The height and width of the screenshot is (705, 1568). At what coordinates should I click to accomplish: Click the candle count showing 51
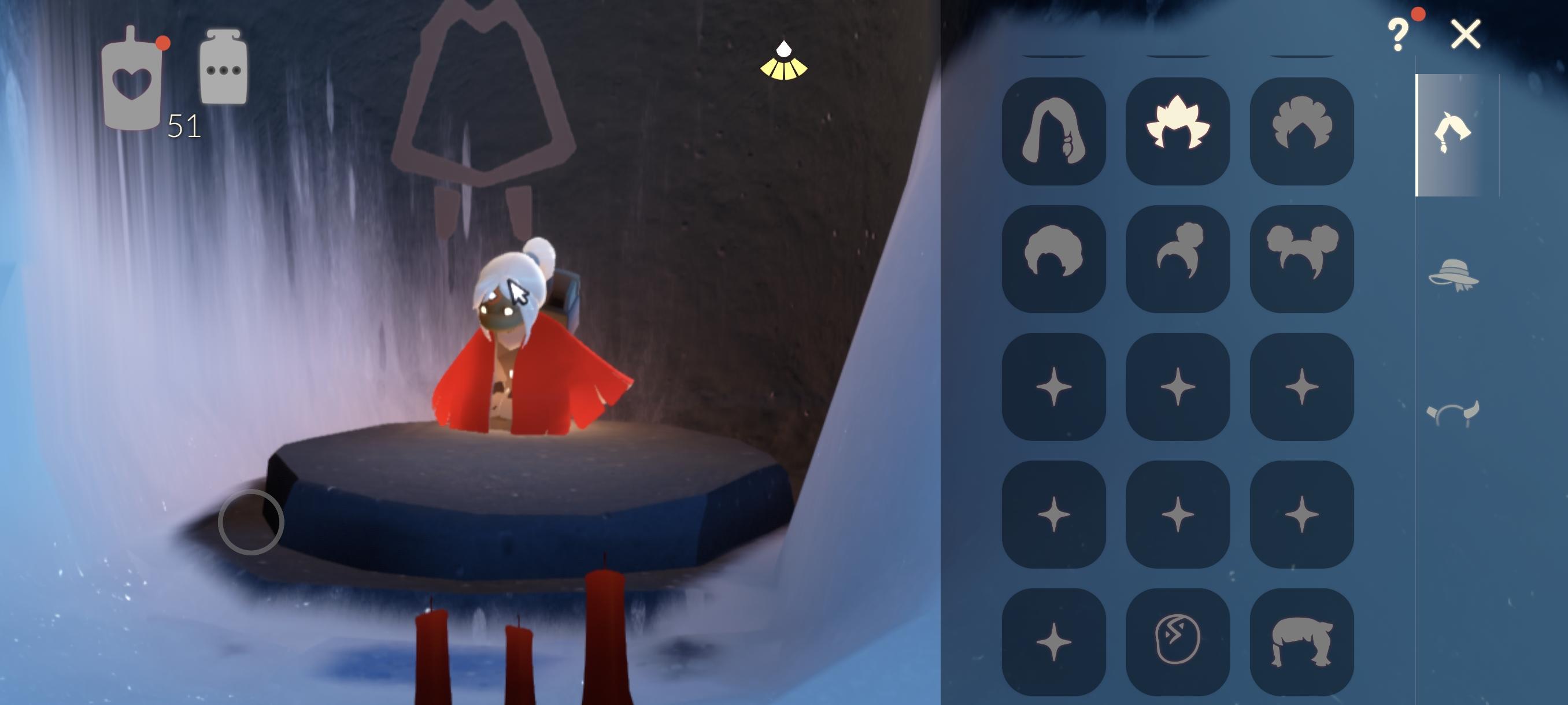pyautogui.click(x=183, y=127)
